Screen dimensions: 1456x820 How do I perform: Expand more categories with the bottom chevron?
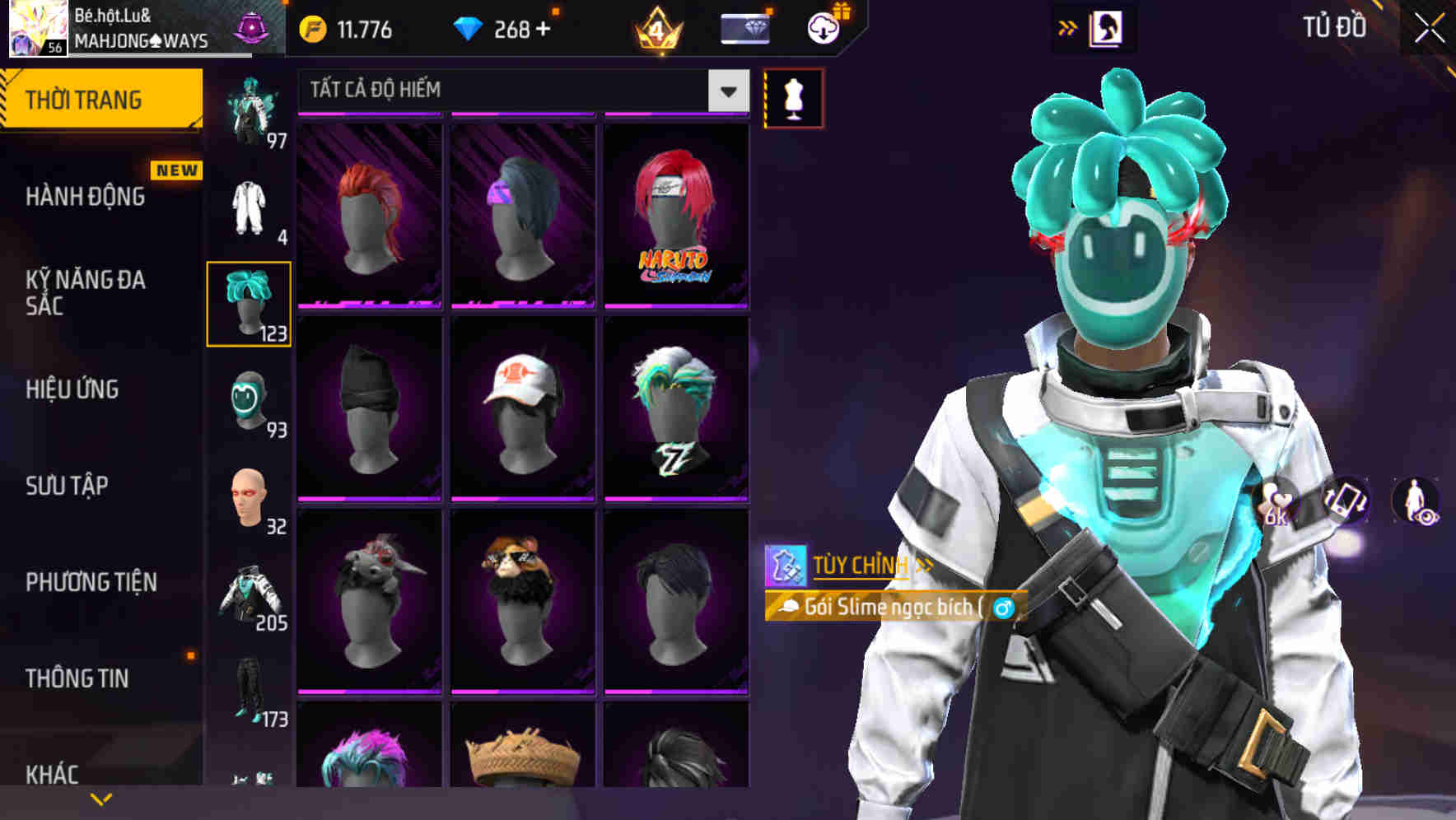pos(100,799)
